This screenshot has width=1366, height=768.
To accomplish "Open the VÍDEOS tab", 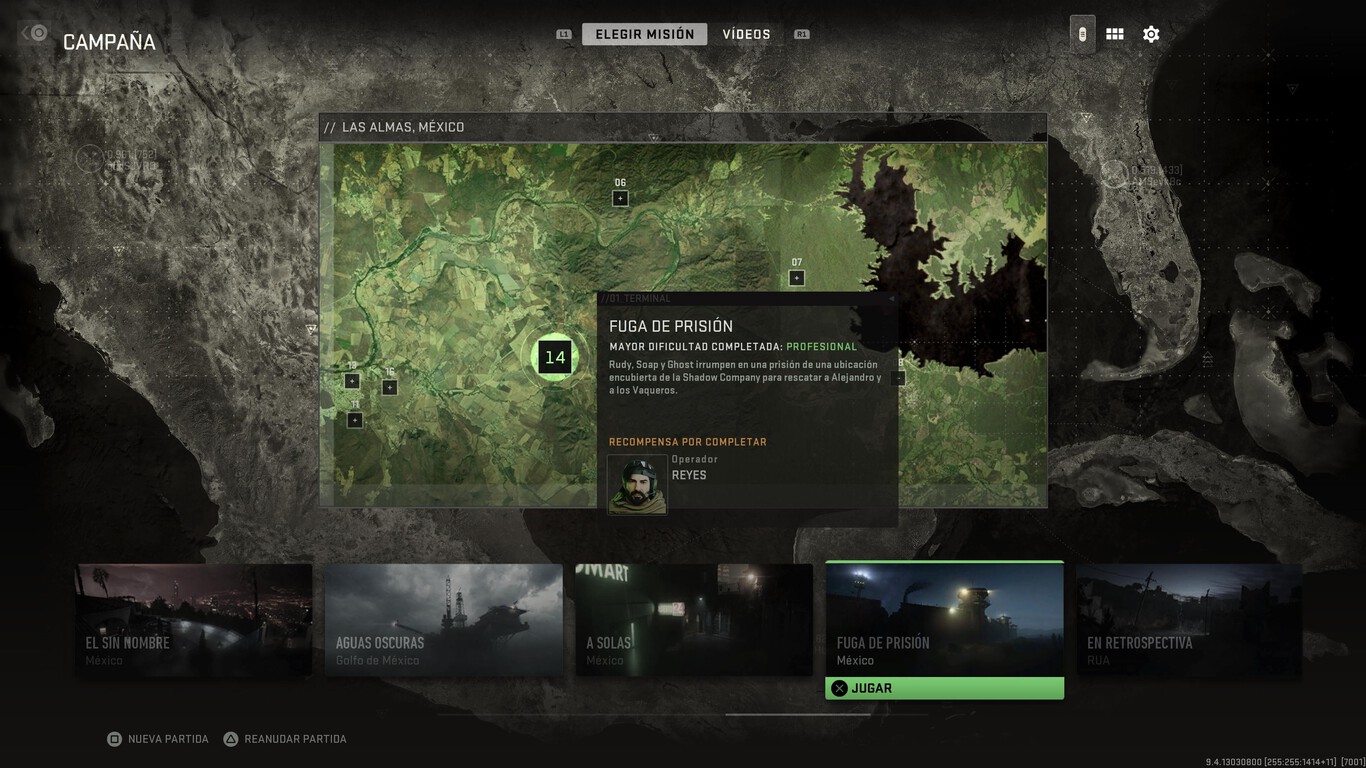I will tap(746, 33).
